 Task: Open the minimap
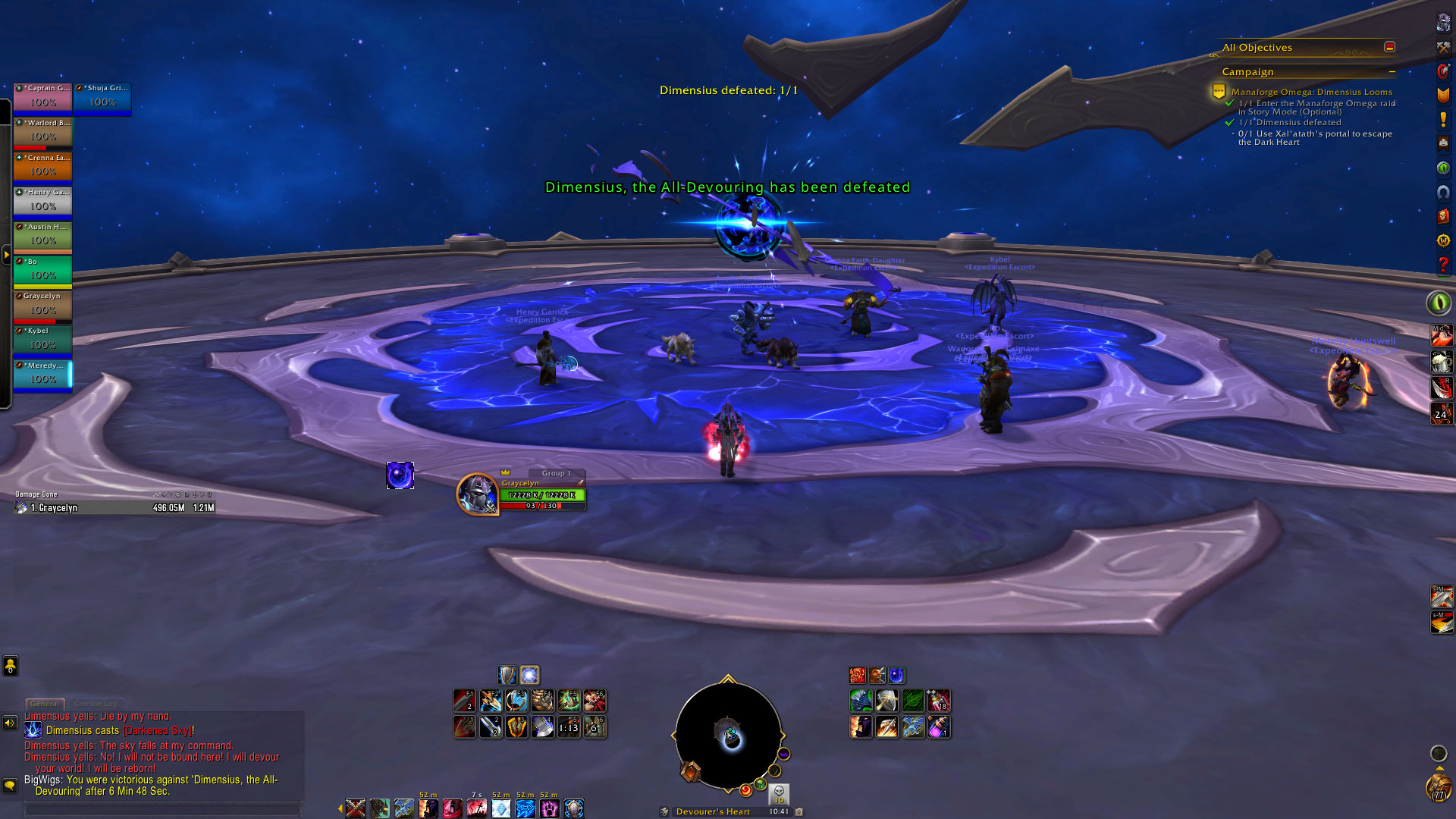(728, 736)
